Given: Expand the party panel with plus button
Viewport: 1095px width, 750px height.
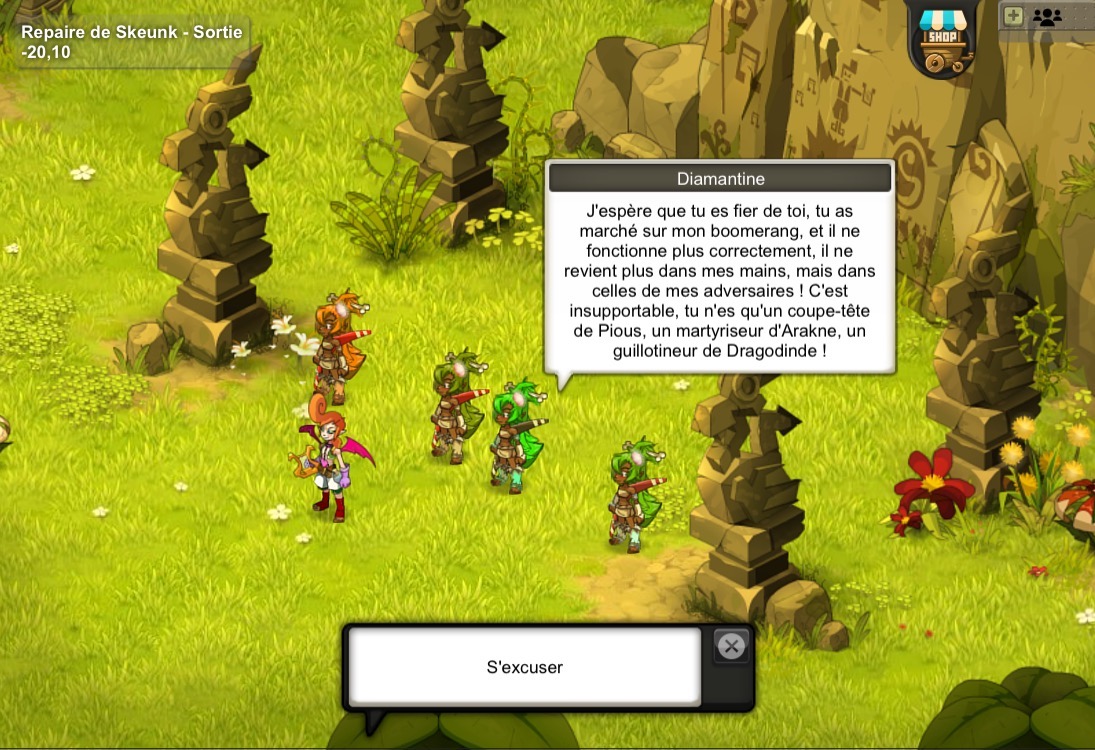Looking at the screenshot, I should click(1013, 16).
